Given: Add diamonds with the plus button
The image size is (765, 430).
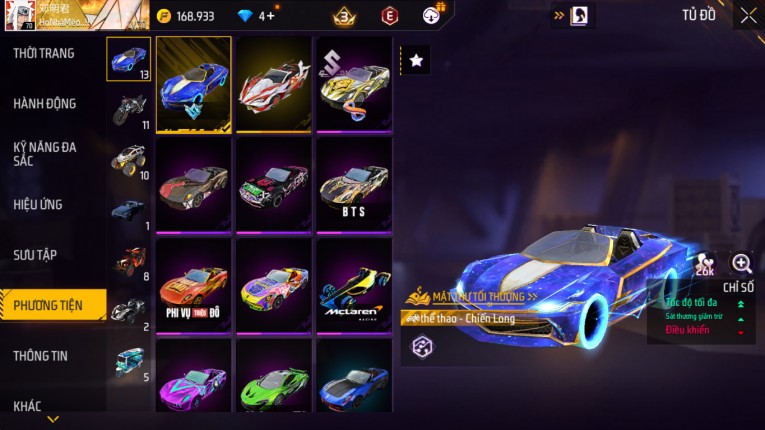Looking at the screenshot, I should pyautogui.click(x=270, y=16).
